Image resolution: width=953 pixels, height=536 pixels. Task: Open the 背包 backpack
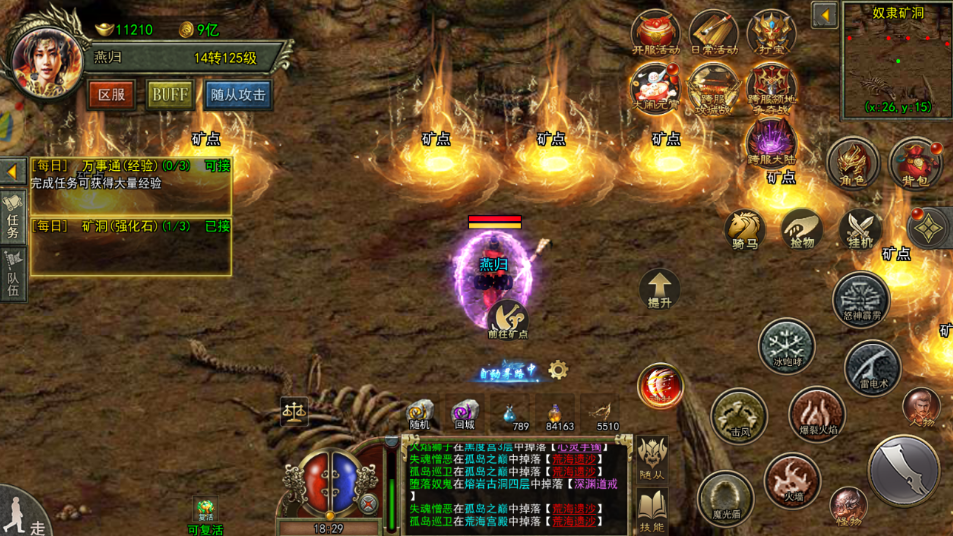(915, 164)
